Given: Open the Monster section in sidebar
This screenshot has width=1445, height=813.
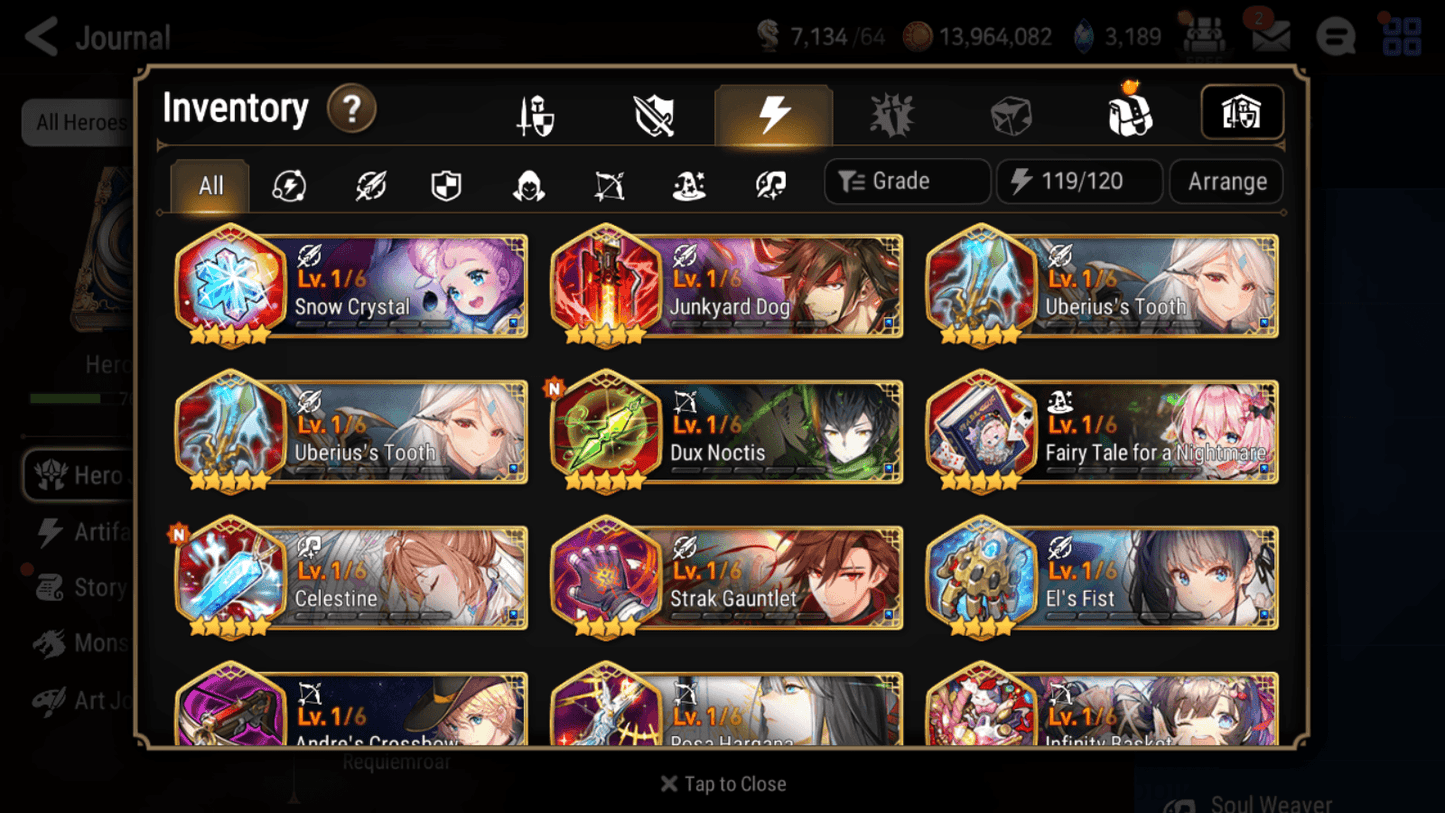Looking at the screenshot, I should coord(95,643).
